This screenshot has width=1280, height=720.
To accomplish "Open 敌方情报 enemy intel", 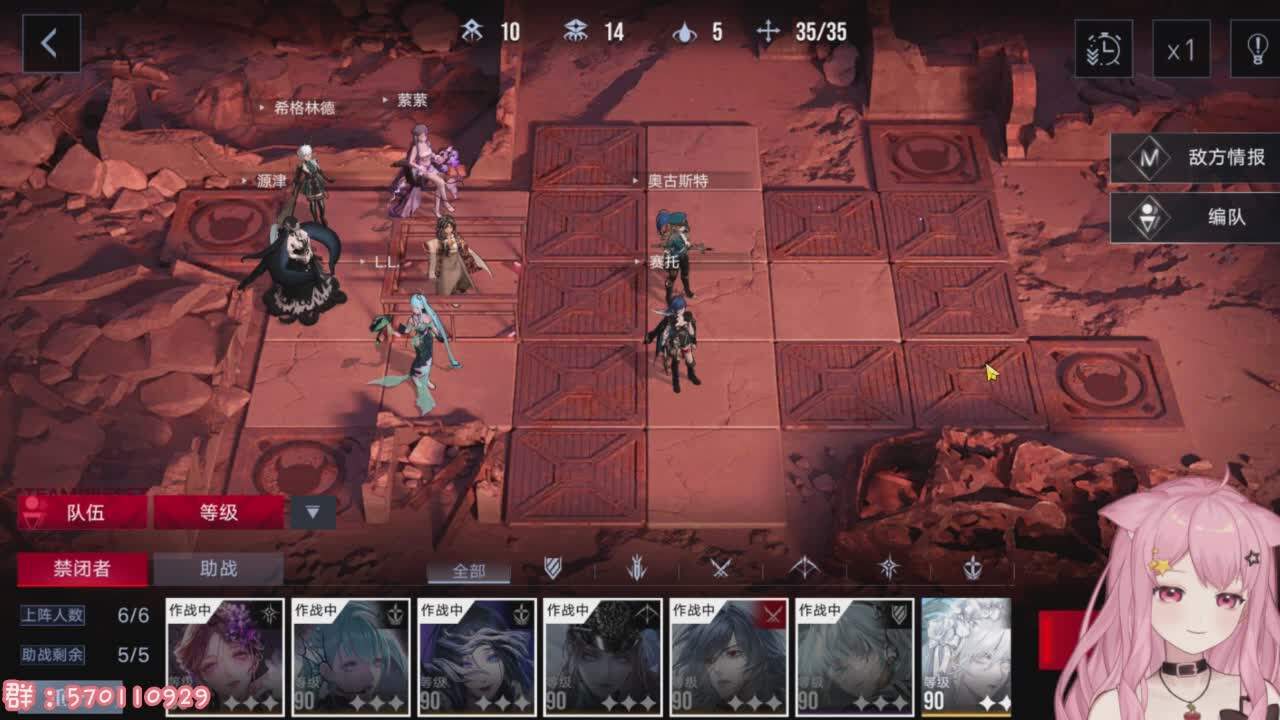I will pos(1196,158).
